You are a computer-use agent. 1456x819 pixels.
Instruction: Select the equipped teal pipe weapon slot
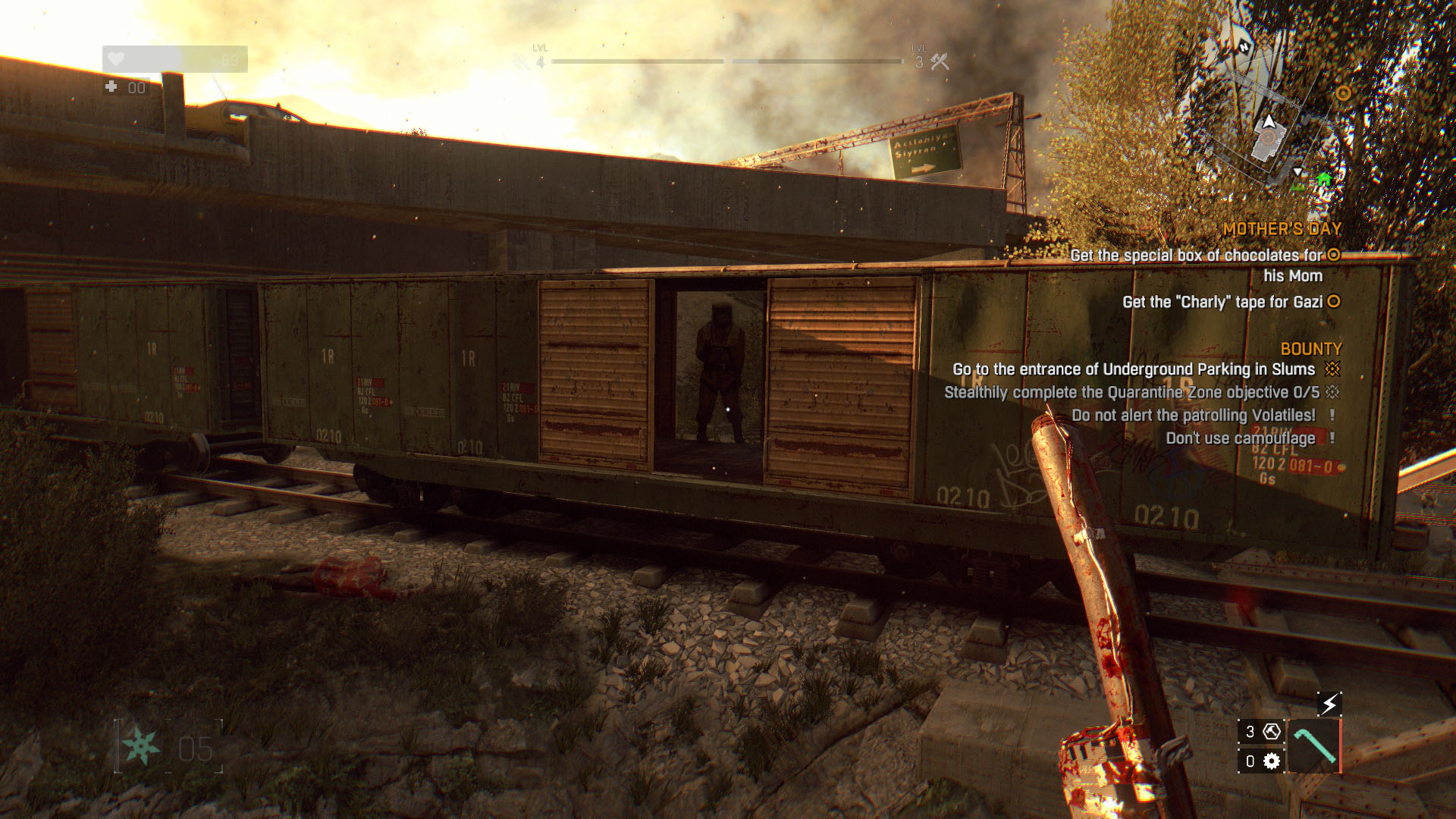(x=1314, y=746)
